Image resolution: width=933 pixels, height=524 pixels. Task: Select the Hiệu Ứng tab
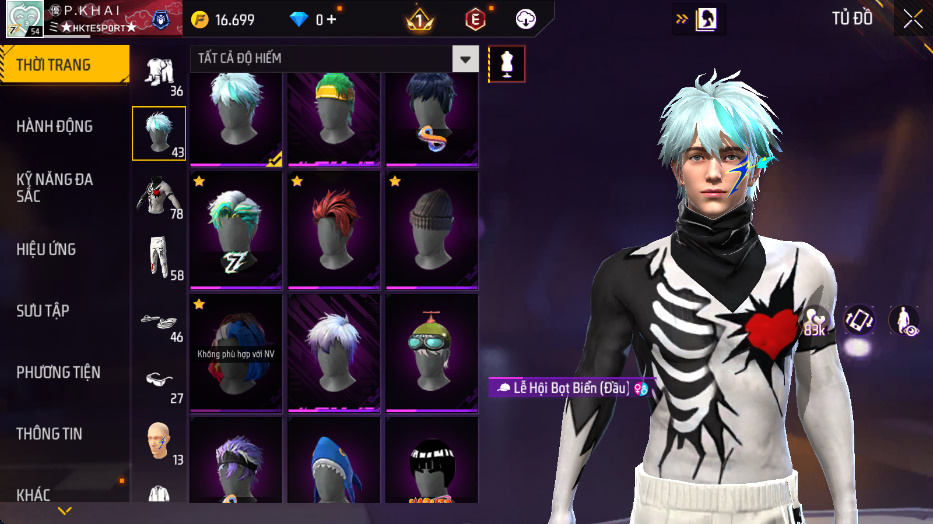(46, 249)
